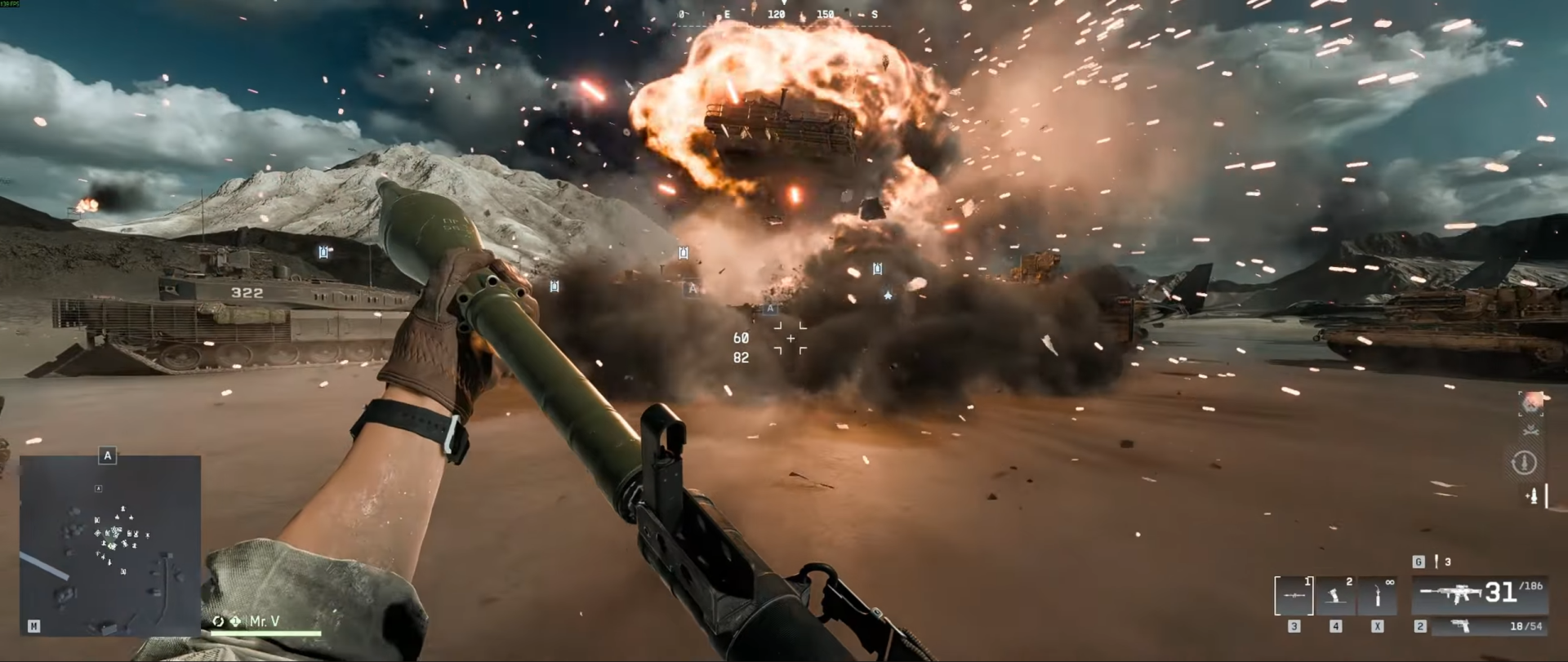The width and height of the screenshot is (1568, 662).
Task: Select the throwable with 3 remaining
Action: [1437, 562]
